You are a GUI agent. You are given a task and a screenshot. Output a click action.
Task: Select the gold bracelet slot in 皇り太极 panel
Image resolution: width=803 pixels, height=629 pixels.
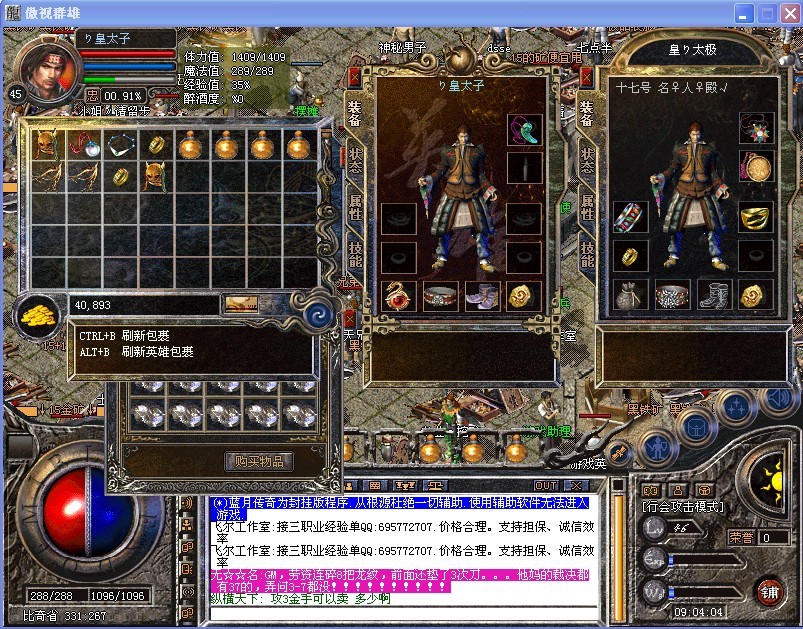[x=755, y=216]
